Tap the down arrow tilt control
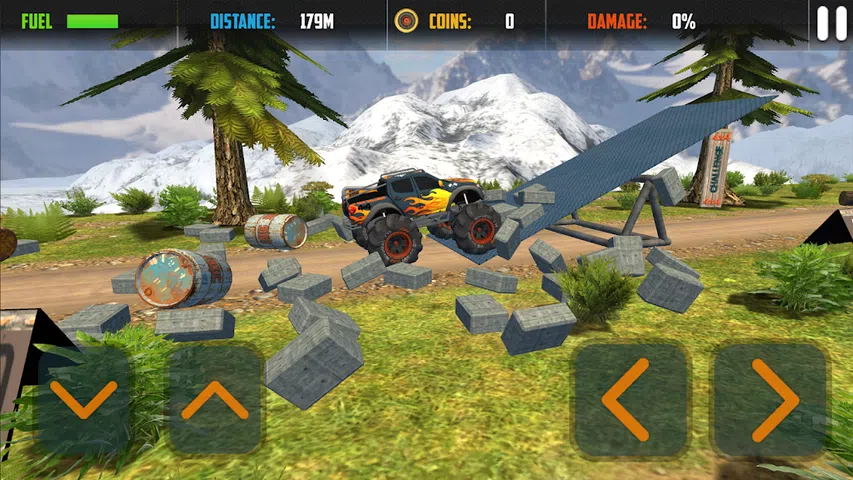Image resolution: width=853 pixels, height=480 pixels. tap(83, 400)
